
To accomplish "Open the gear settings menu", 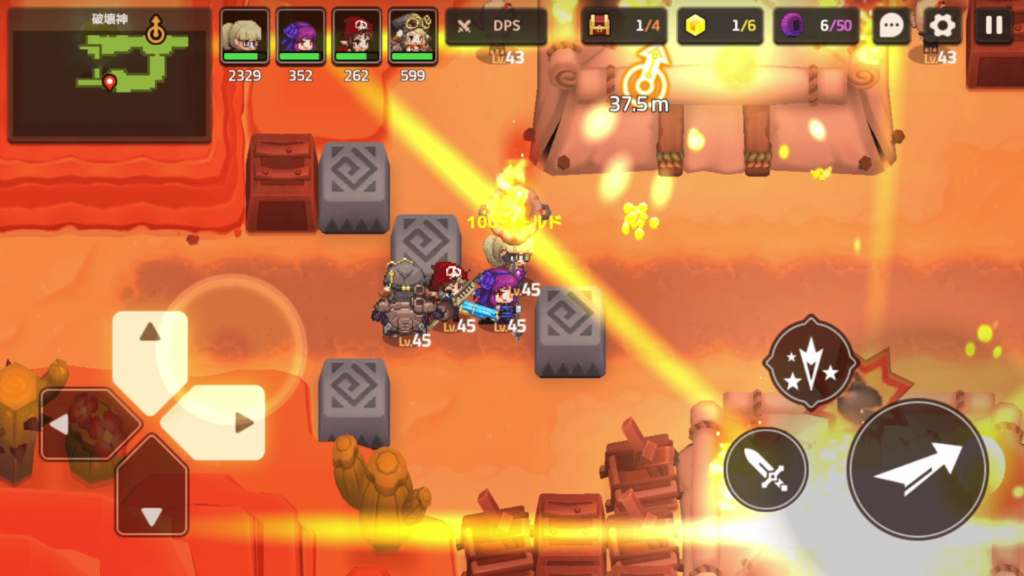I will point(942,26).
